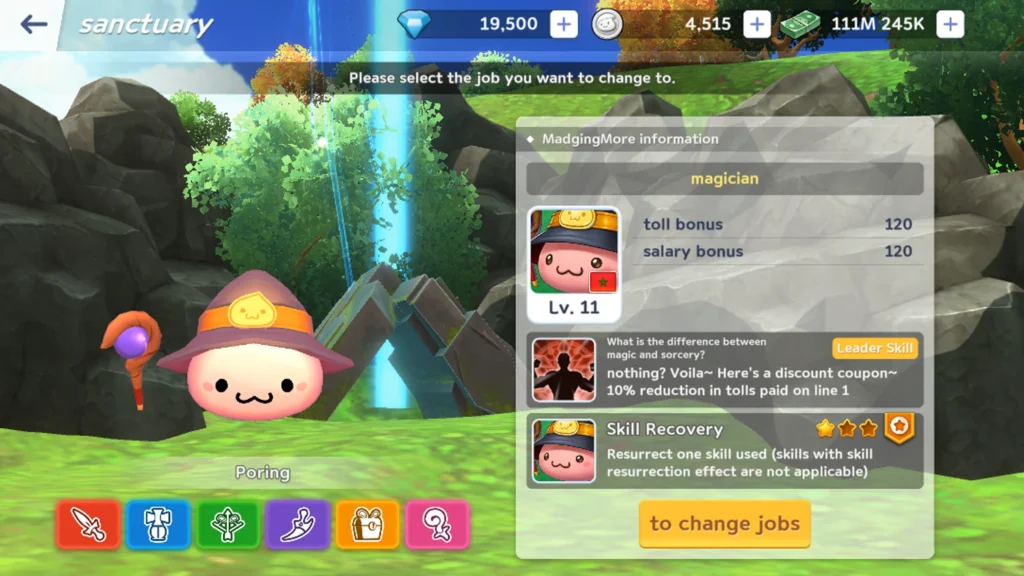Add more diamonds with the plus button
This screenshot has height=576, width=1024.
[564, 24]
